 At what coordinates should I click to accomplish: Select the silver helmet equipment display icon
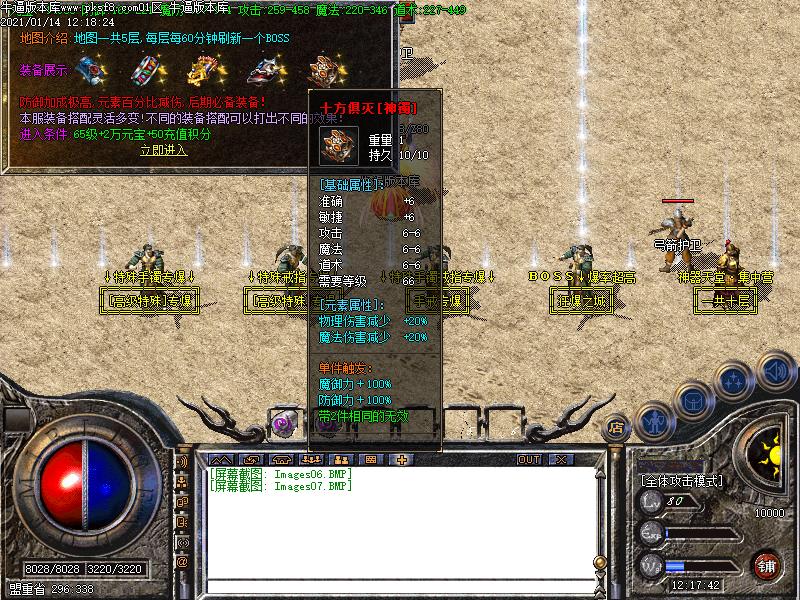click(263, 70)
